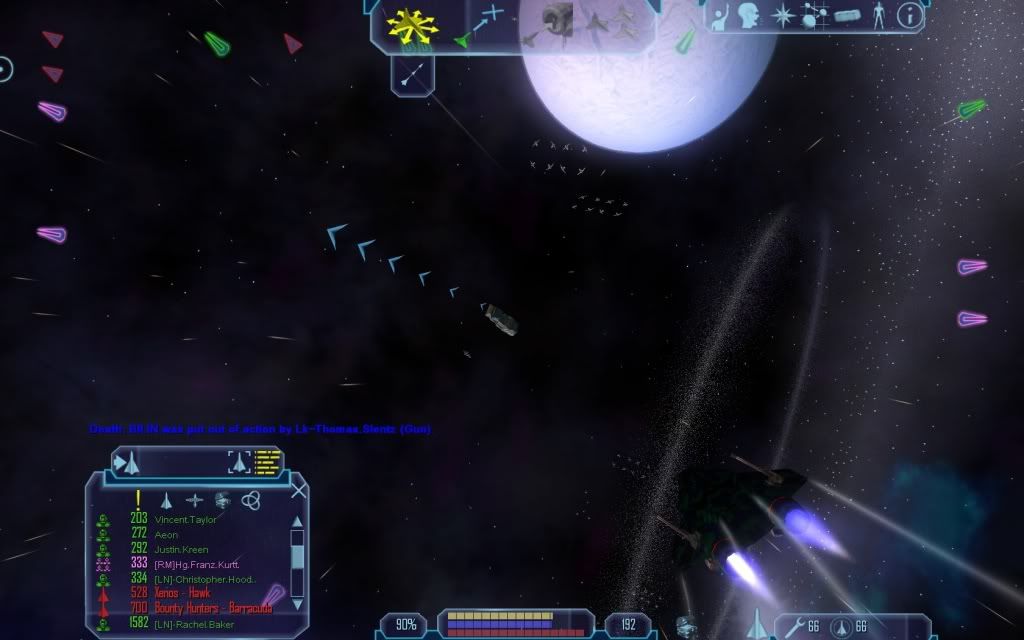Open the inventory cargo crate icon
The height and width of the screenshot is (640, 1024).
847,16
